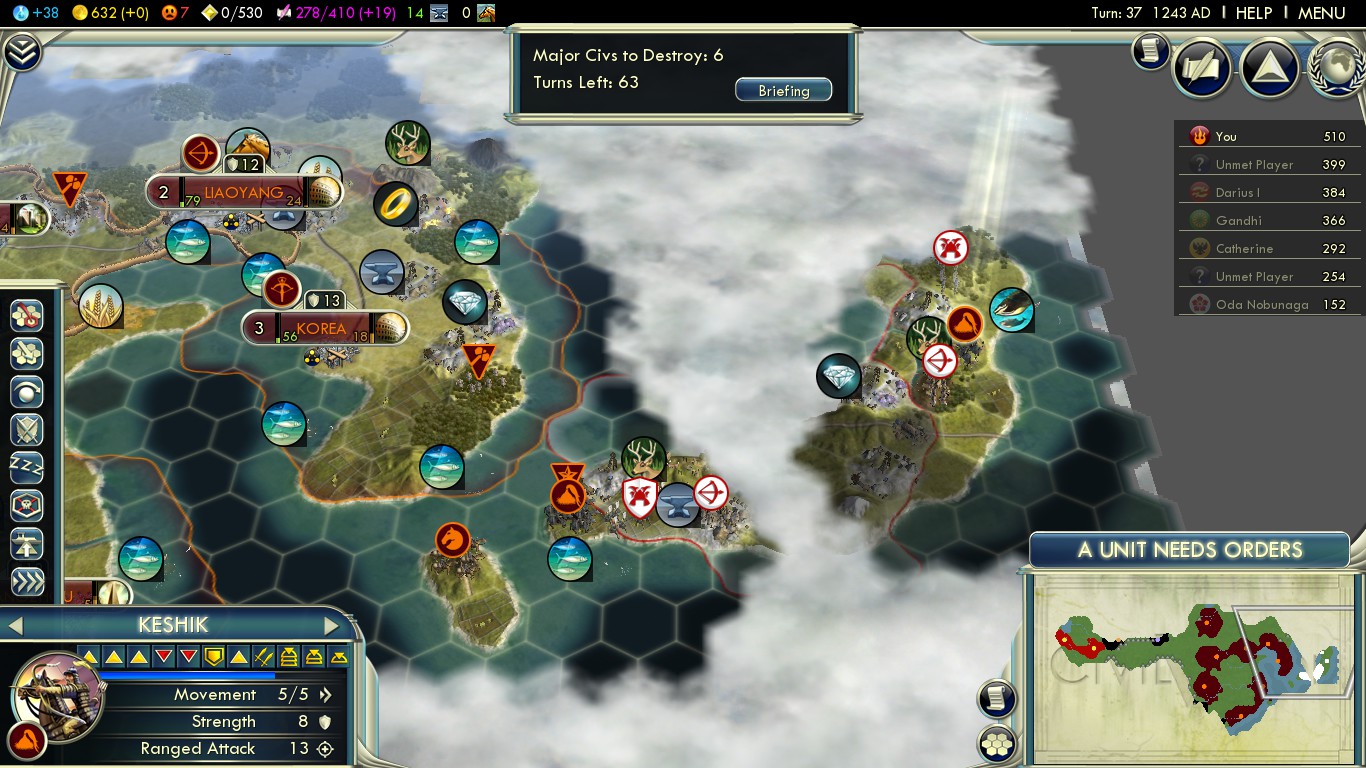Screen dimensions: 1366x768
Task: Click 'A Unit Needs Orders' button
Action: click(x=1189, y=550)
